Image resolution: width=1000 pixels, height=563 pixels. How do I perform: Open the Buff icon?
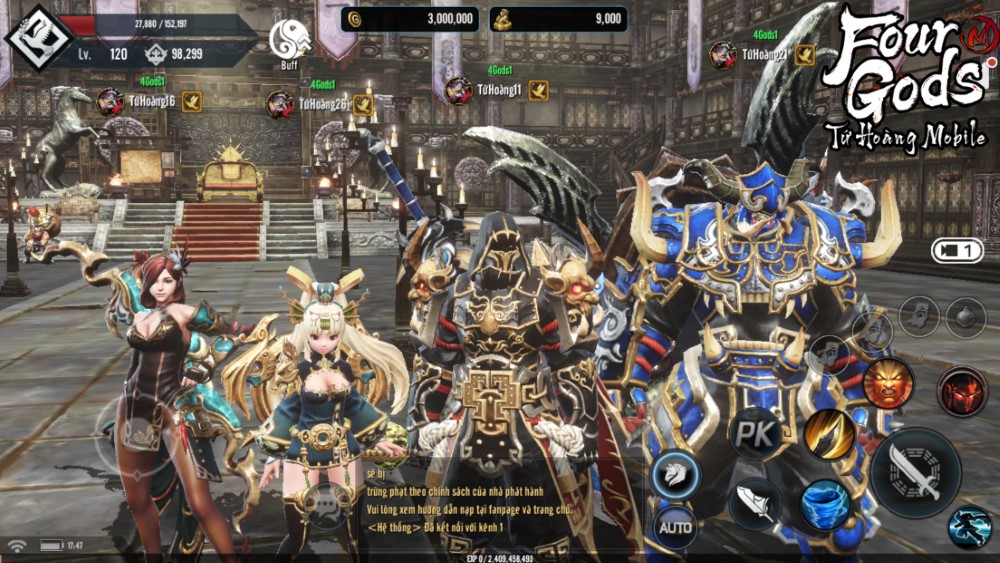coord(289,40)
